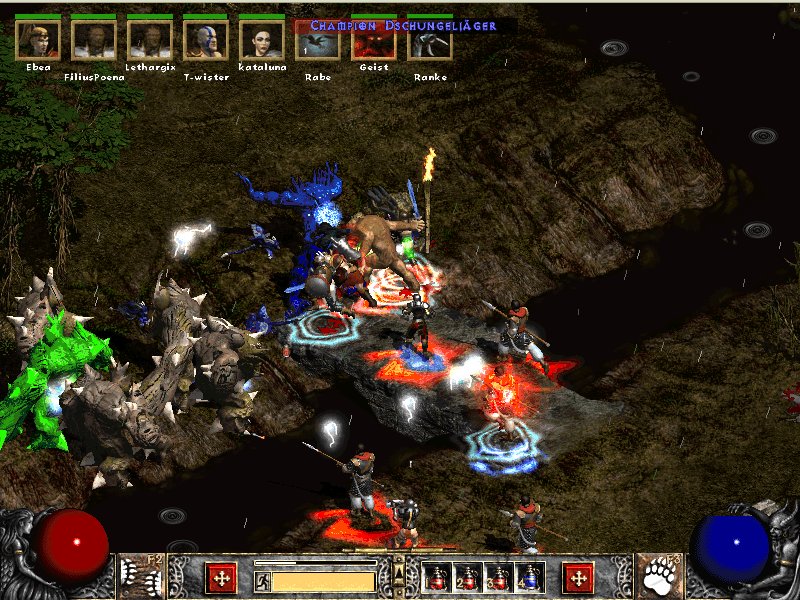Viewport: 800px width, 600px height.
Task: Click the Geist spirit summon portrait
Action: tap(374, 43)
